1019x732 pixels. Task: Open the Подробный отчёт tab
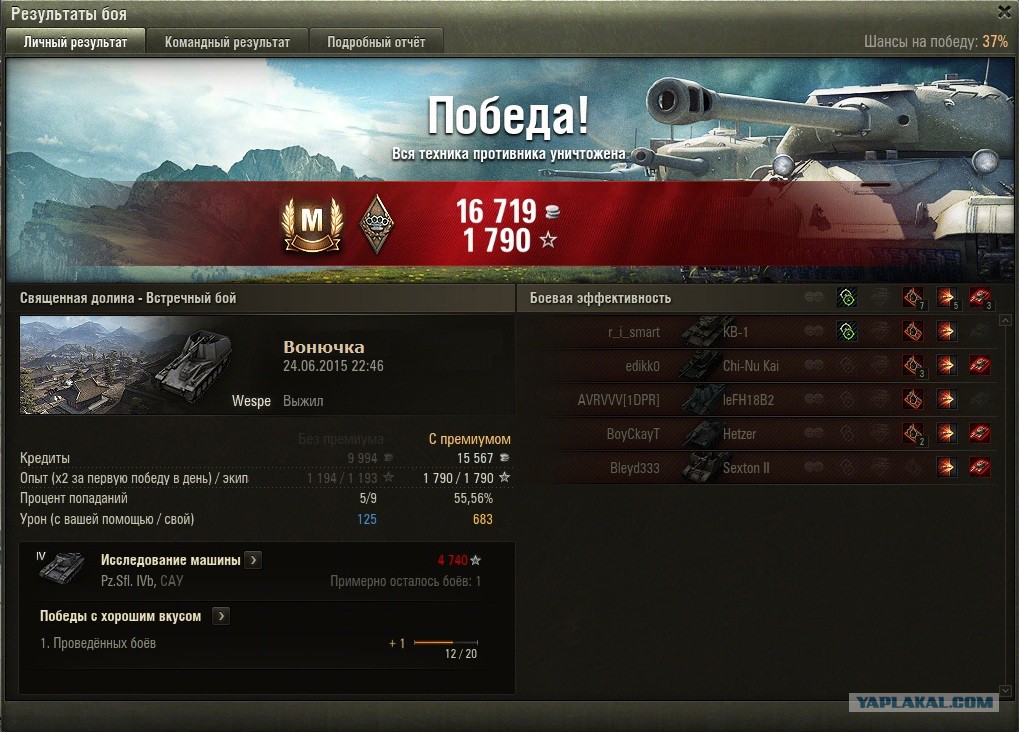click(376, 42)
